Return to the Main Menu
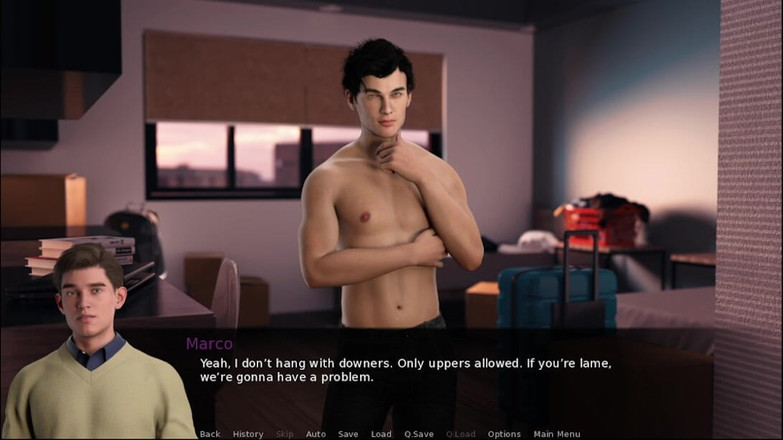Screen dimensions: 783x440 click(x=557, y=434)
